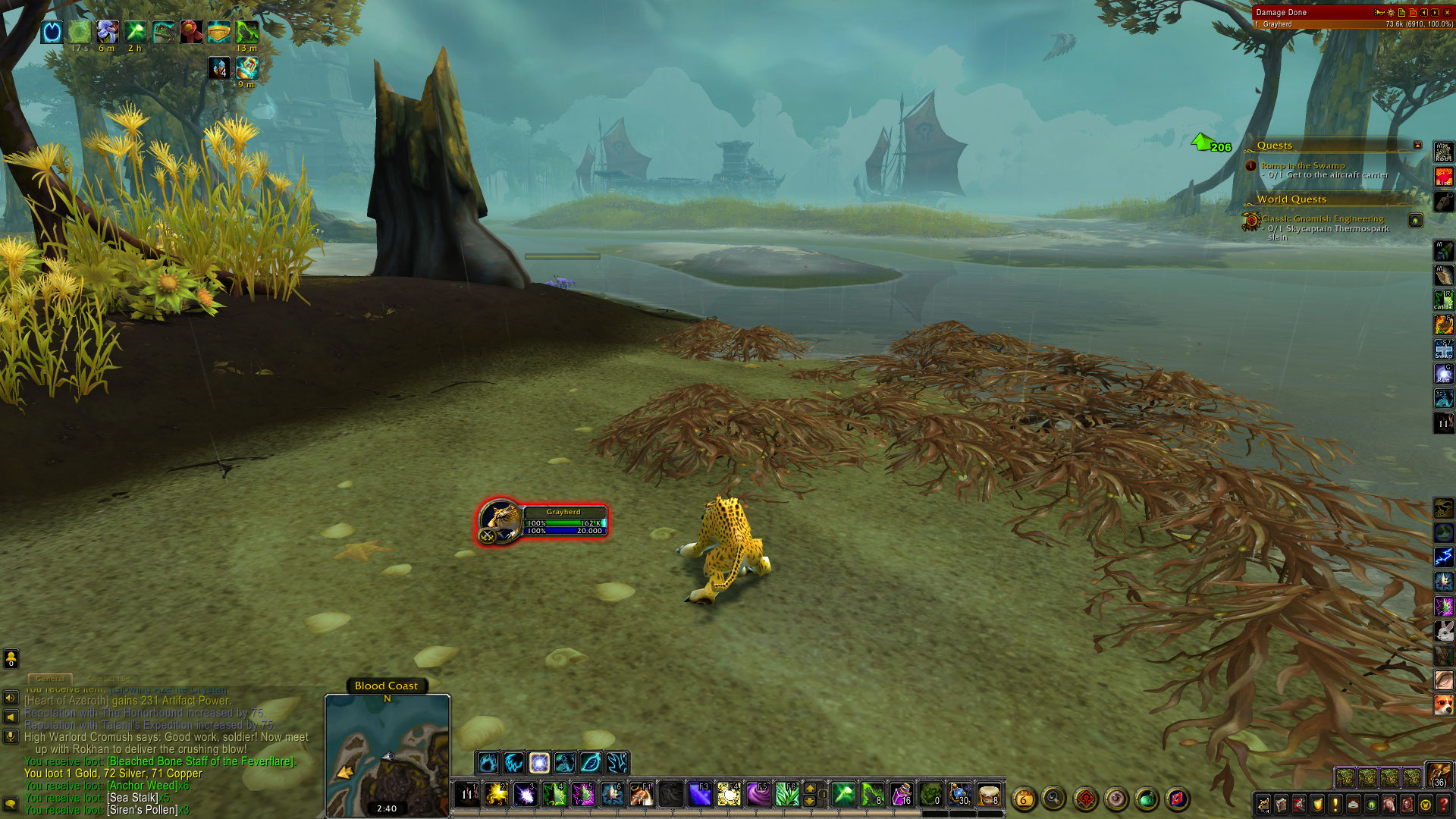The width and height of the screenshot is (1456, 819).
Task: Open the Classic Gnomish Engineering world quest
Action: tap(1322, 218)
